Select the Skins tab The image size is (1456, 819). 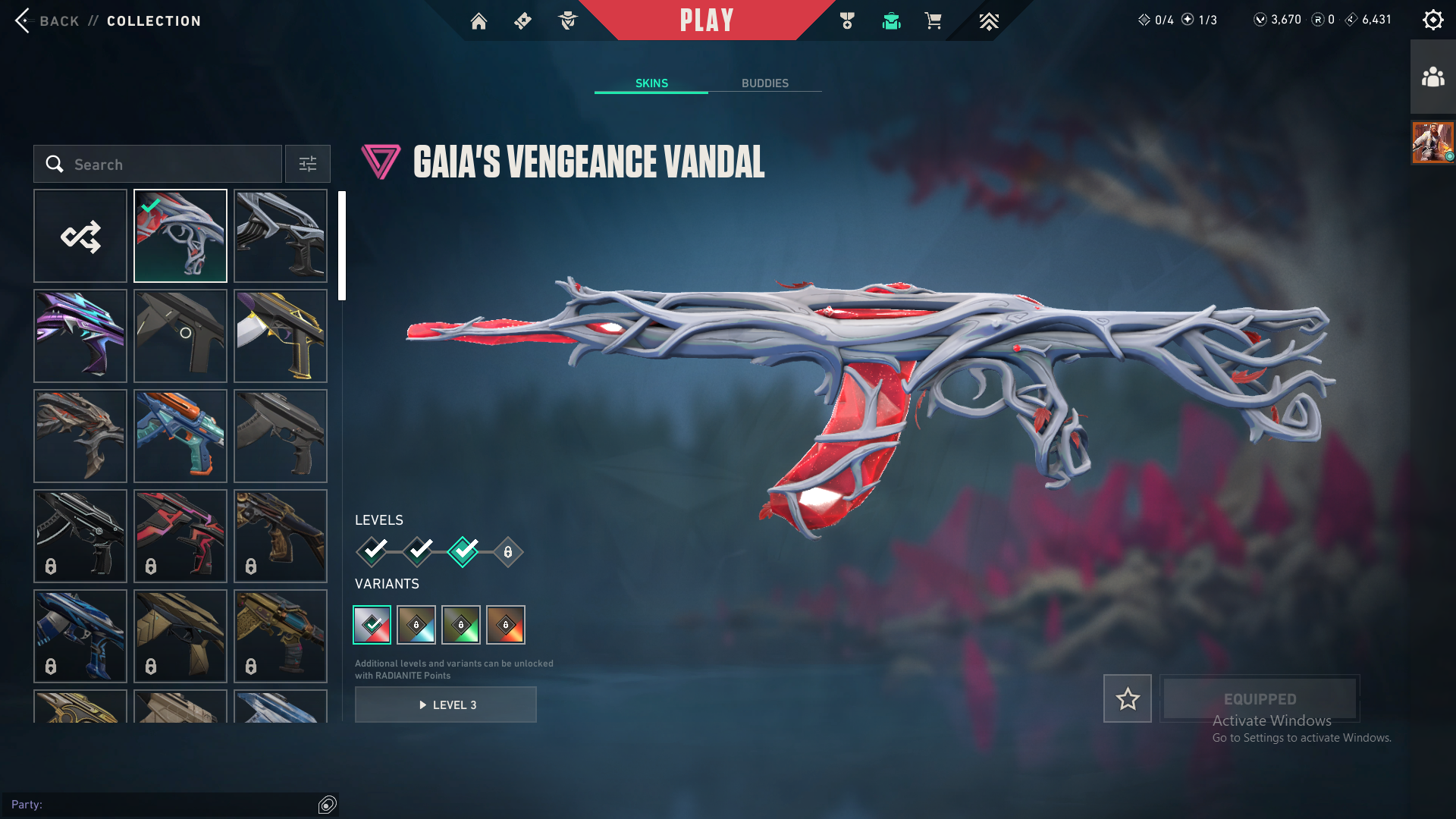point(651,83)
